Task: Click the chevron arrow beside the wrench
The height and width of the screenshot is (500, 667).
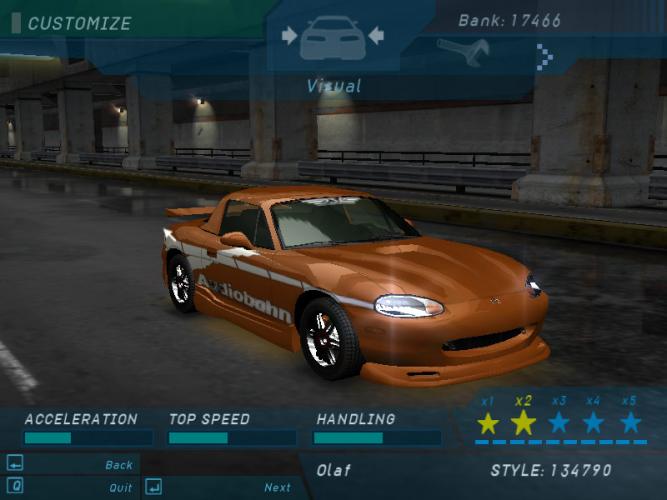Action: (x=545, y=56)
